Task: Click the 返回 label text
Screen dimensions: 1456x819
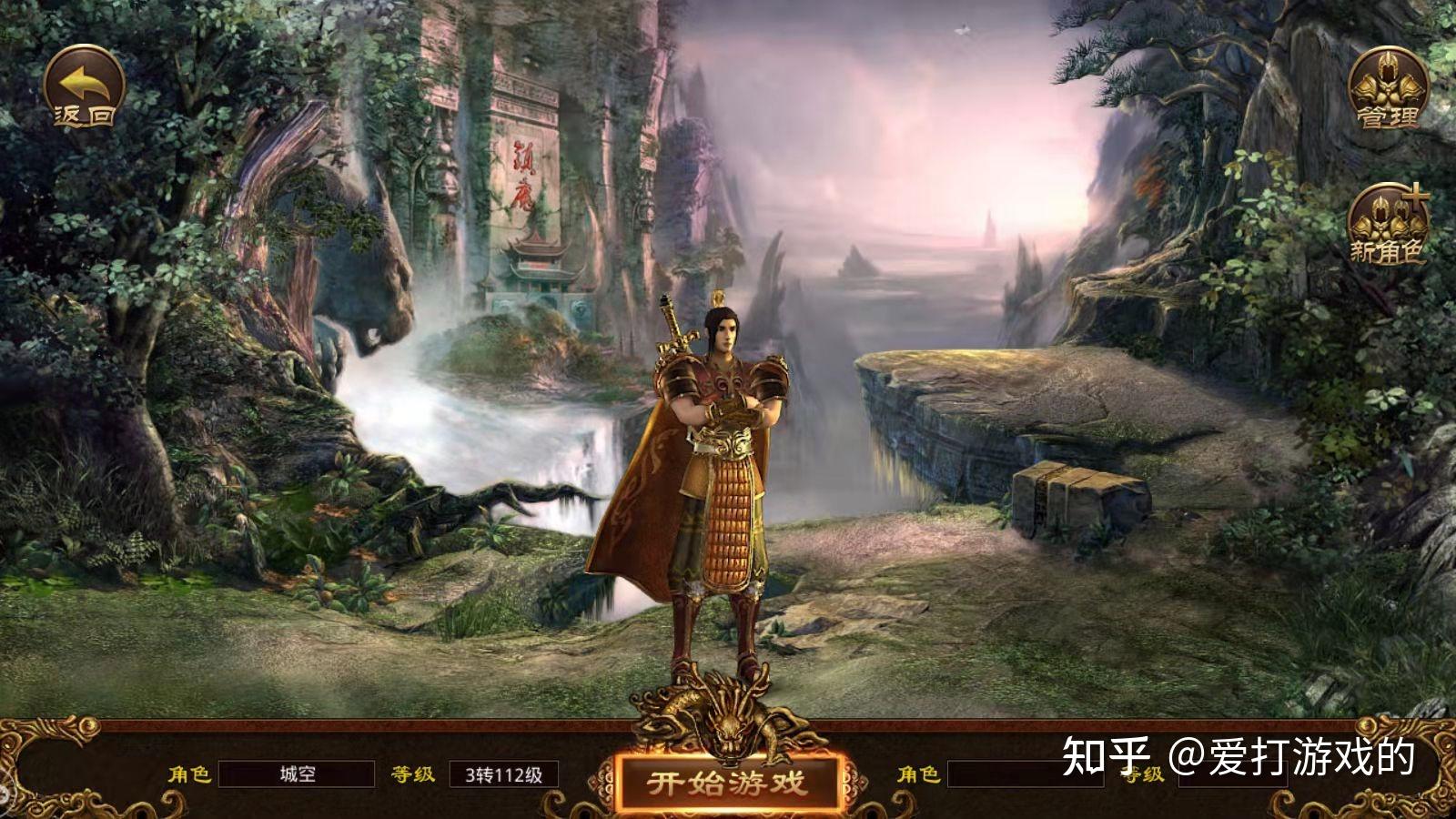Action: point(84,115)
